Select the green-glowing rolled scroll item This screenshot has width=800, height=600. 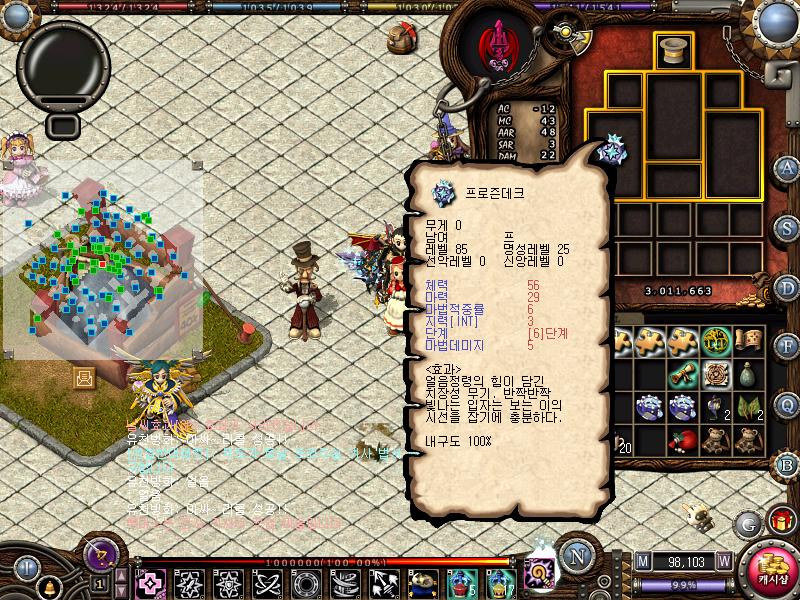[684, 374]
